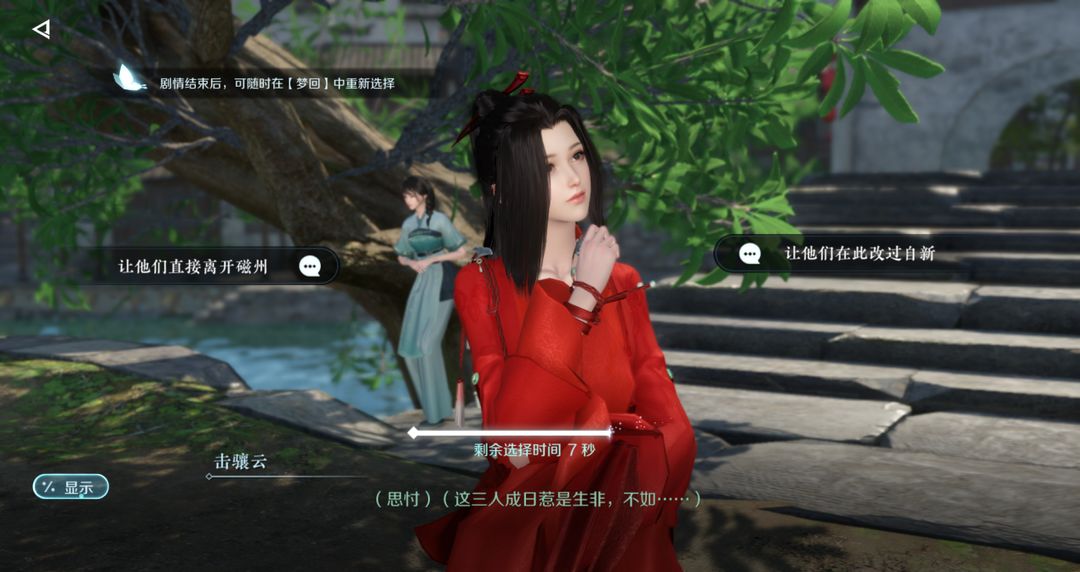
Task: Toggle the 显示 display button
Action: click(70, 487)
